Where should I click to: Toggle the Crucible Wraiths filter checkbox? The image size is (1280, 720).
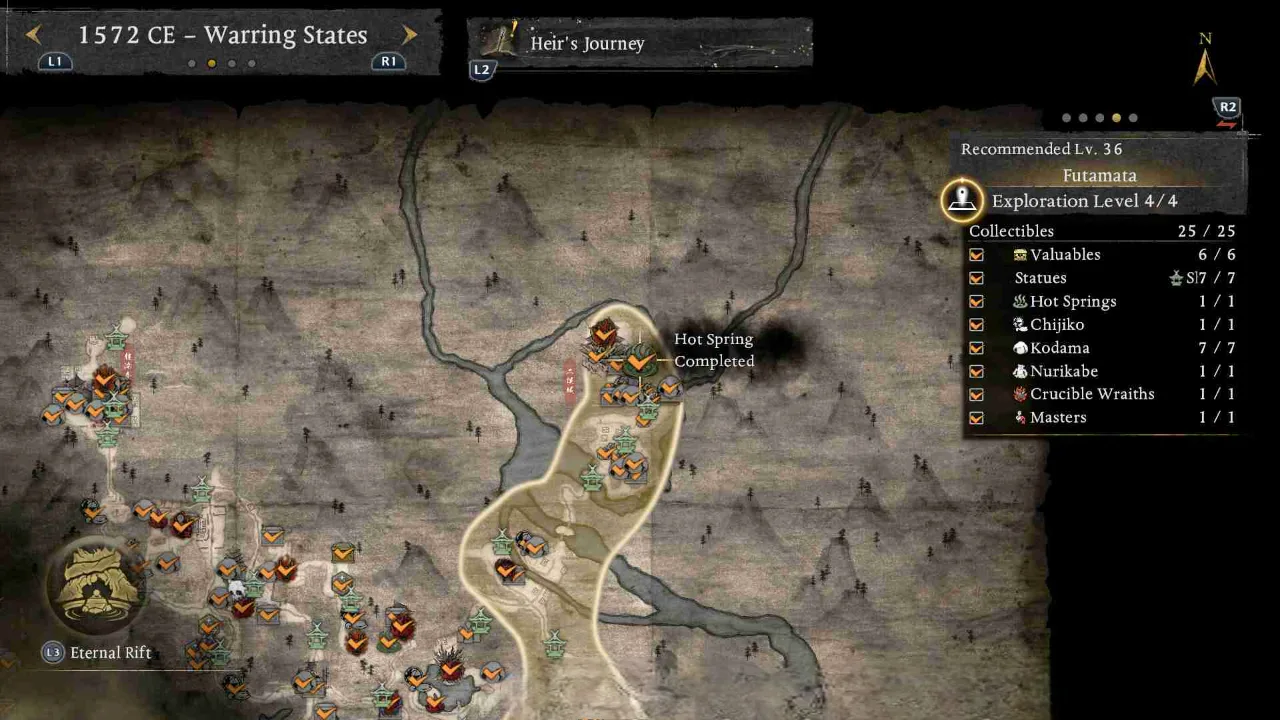click(977, 394)
